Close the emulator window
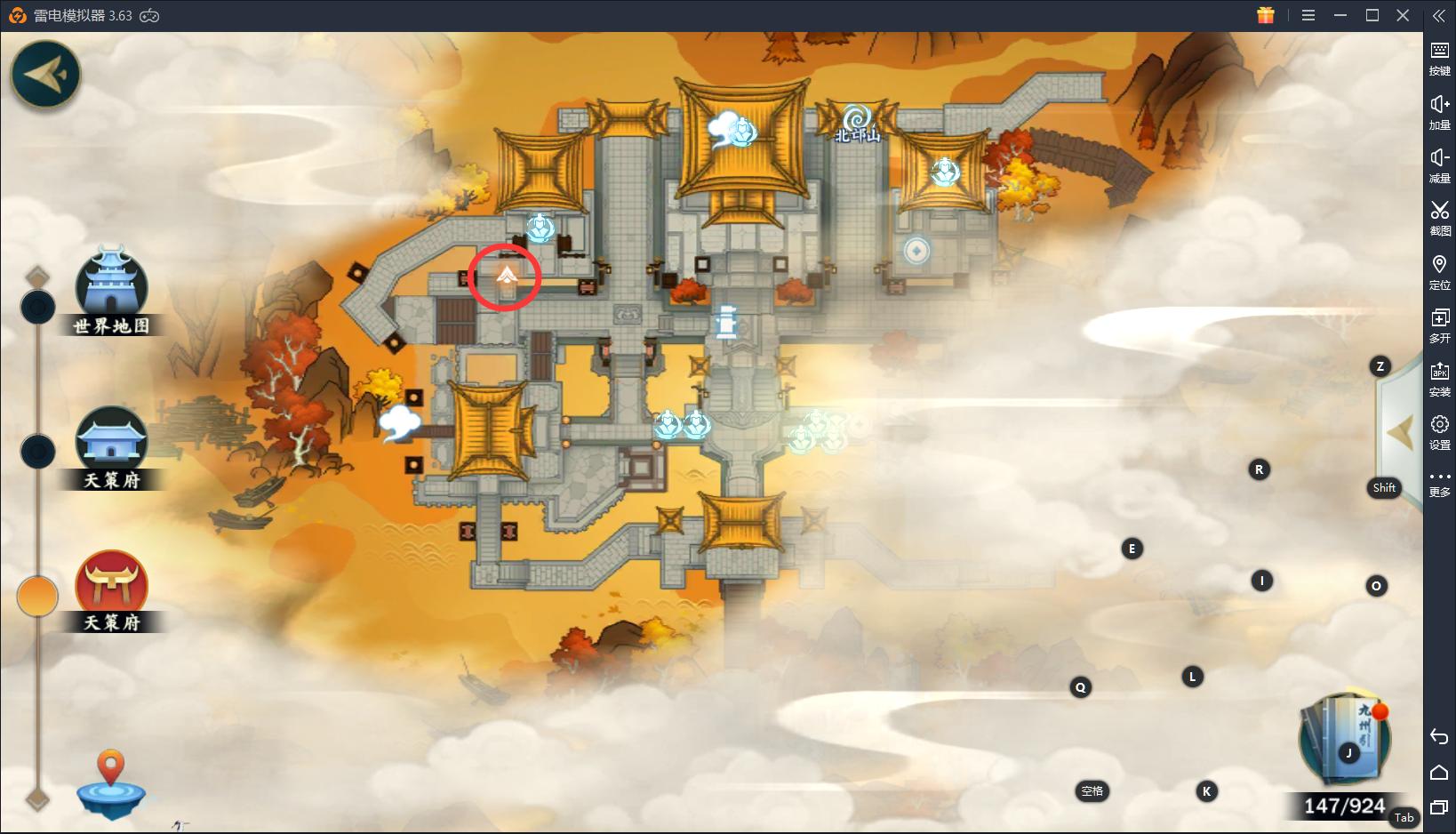The image size is (1456, 834). pos(1404,15)
